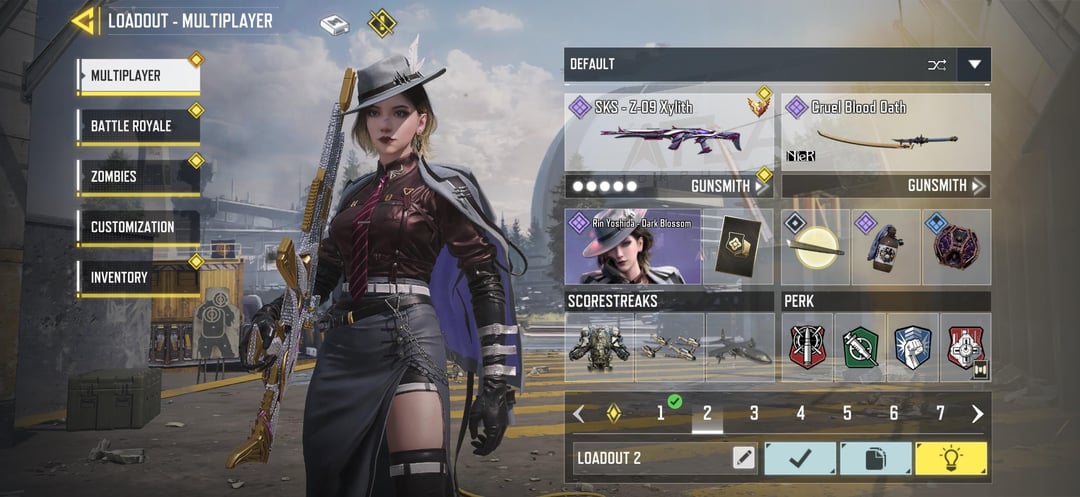
Task: Choose the red shield perk slot
Action: (807, 347)
